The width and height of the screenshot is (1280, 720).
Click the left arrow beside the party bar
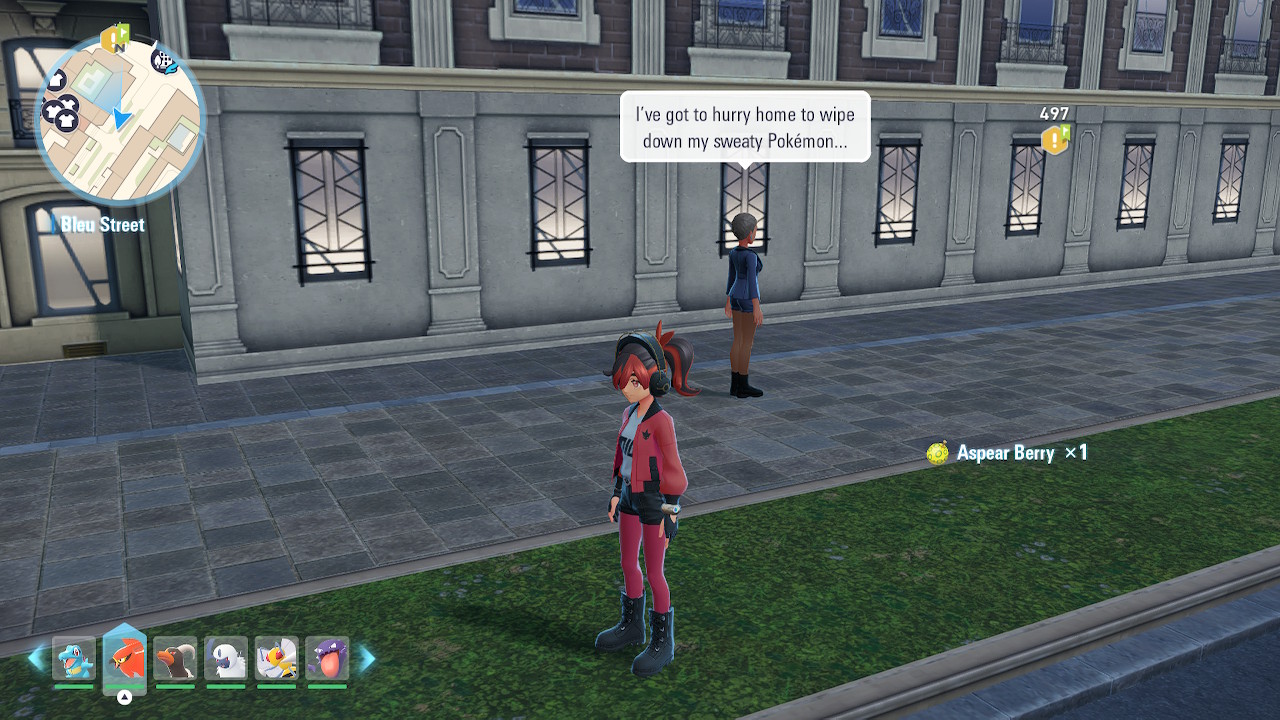[36, 658]
